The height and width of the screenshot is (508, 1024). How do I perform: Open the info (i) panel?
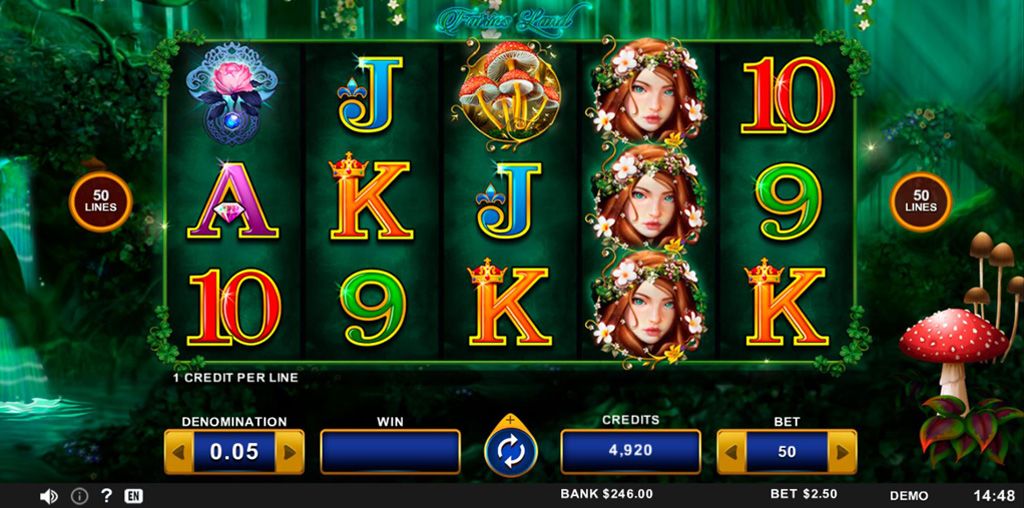79,496
